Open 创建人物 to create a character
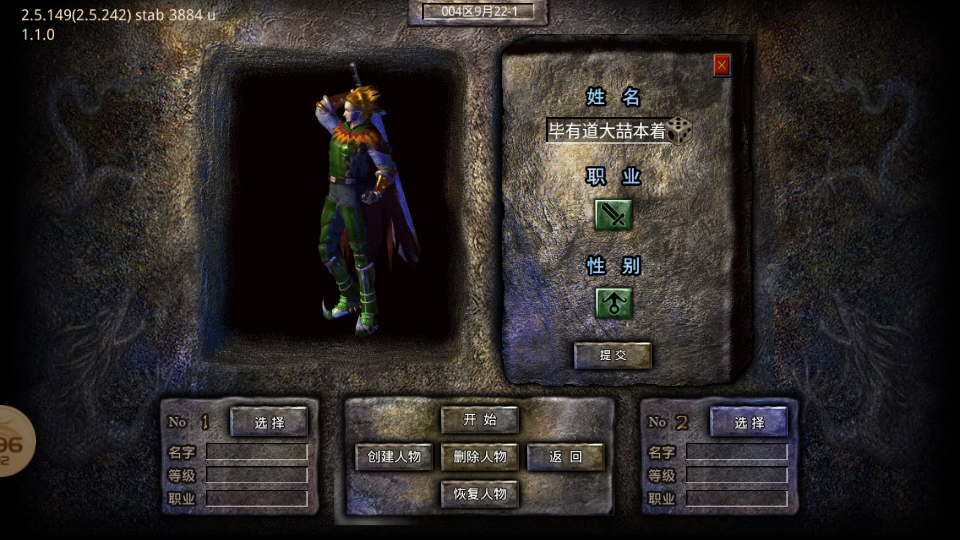Screen dimensions: 960x540 coord(394,457)
